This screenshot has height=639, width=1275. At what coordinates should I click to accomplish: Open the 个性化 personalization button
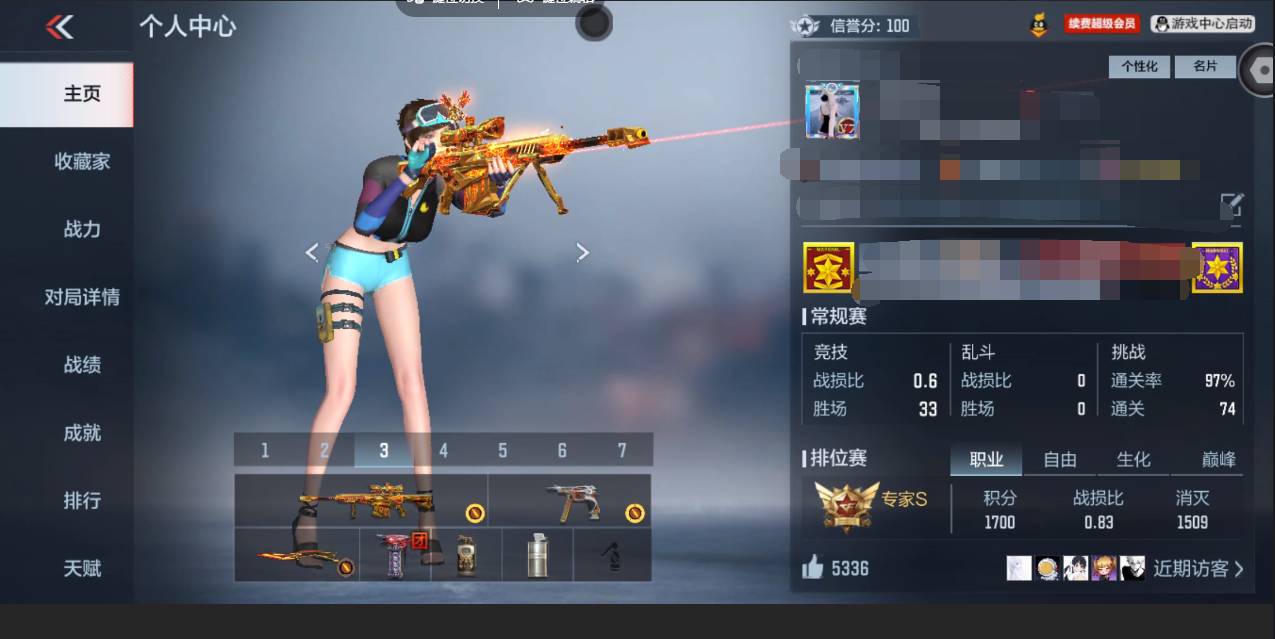click(x=1139, y=66)
